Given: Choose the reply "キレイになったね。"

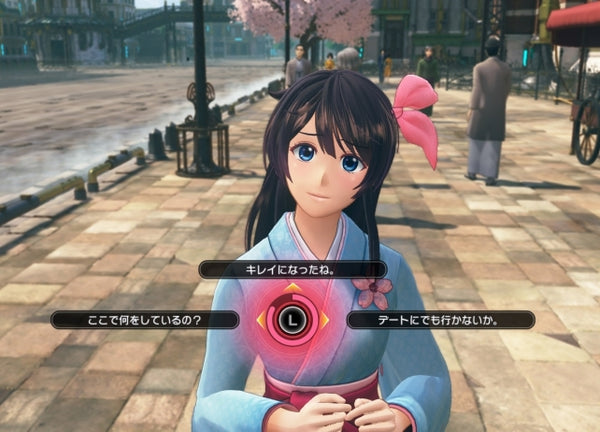Looking at the screenshot, I should coord(292,269).
